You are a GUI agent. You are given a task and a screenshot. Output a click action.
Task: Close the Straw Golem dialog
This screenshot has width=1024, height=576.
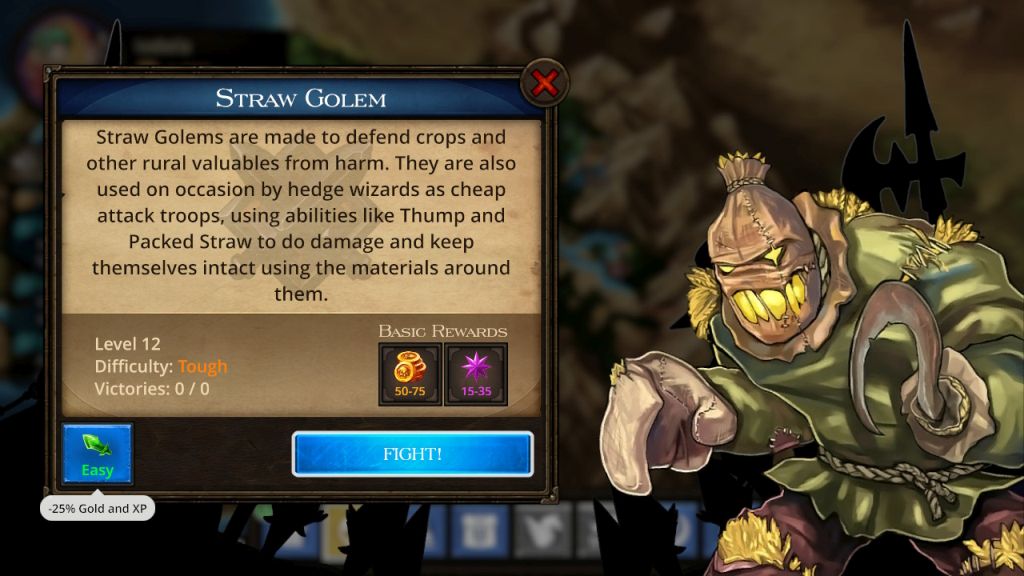pos(544,84)
